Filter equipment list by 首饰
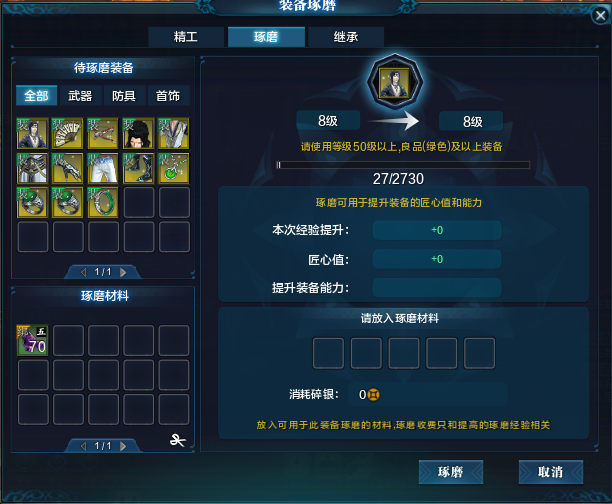 (x=167, y=96)
